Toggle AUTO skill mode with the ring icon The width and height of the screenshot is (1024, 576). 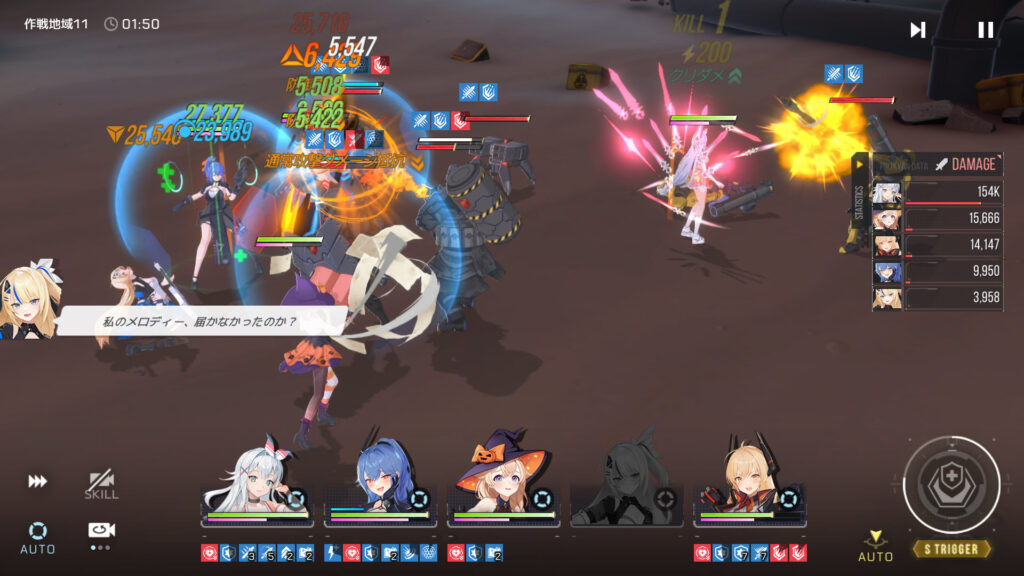click(x=38, y=535)
